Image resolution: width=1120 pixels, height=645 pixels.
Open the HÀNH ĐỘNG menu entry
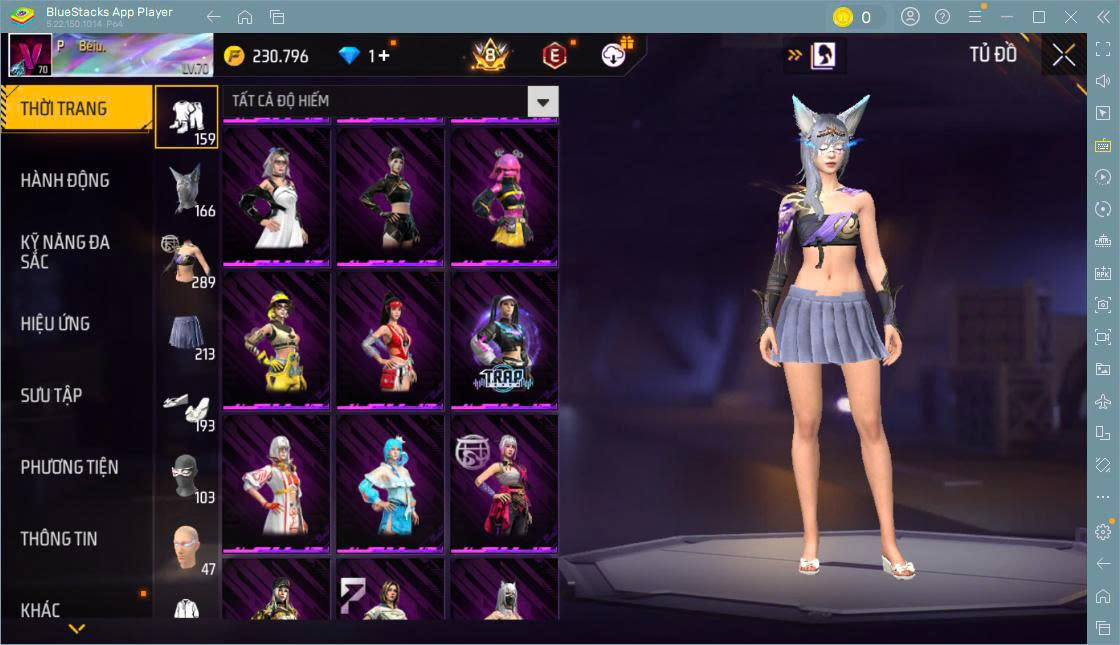coord(65,181)
